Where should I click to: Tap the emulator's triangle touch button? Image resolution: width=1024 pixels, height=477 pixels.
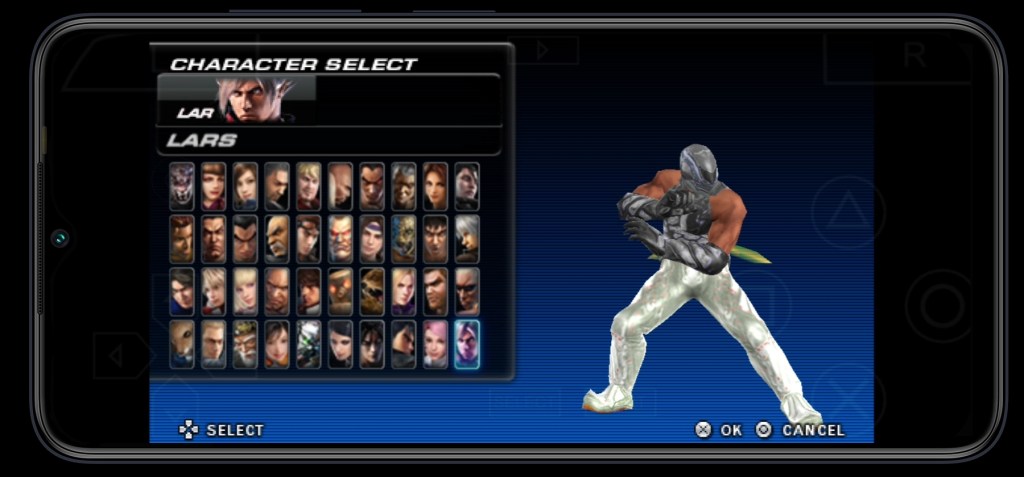point(848,212)
